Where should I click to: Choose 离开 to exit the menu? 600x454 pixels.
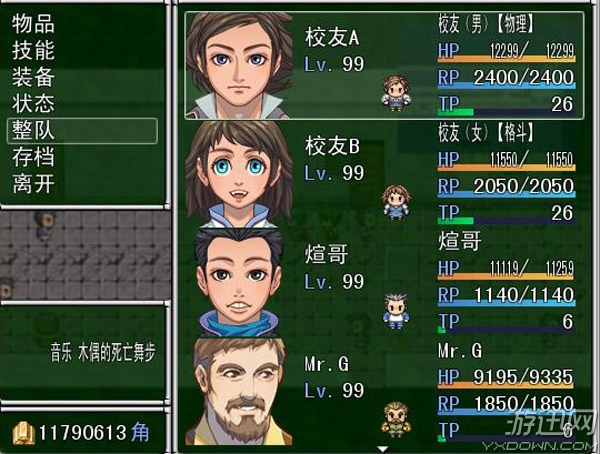33,184
